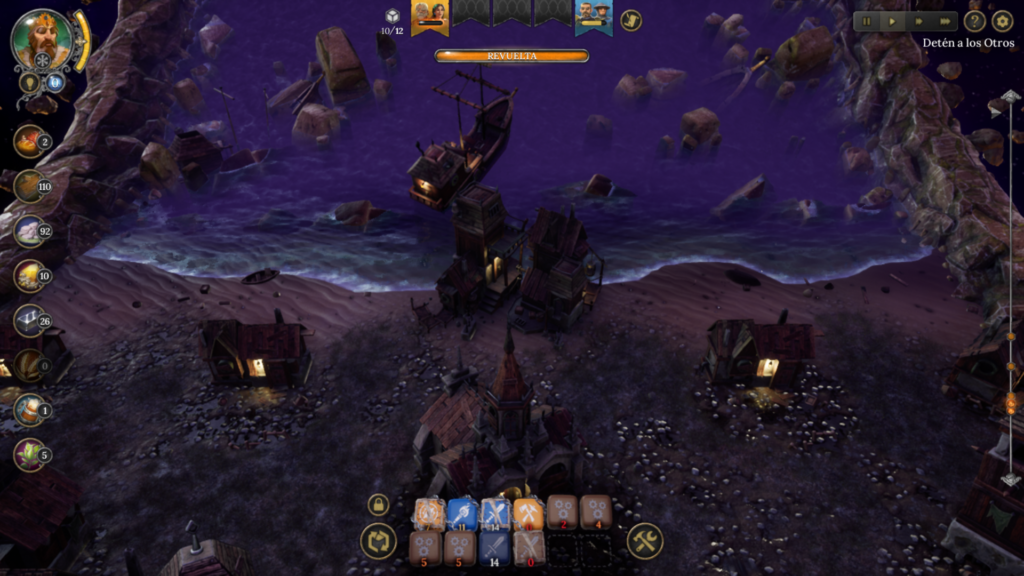Open the settings gear menu
The height and width of the screenshot is (576, 1024).
coord(1002,21)
